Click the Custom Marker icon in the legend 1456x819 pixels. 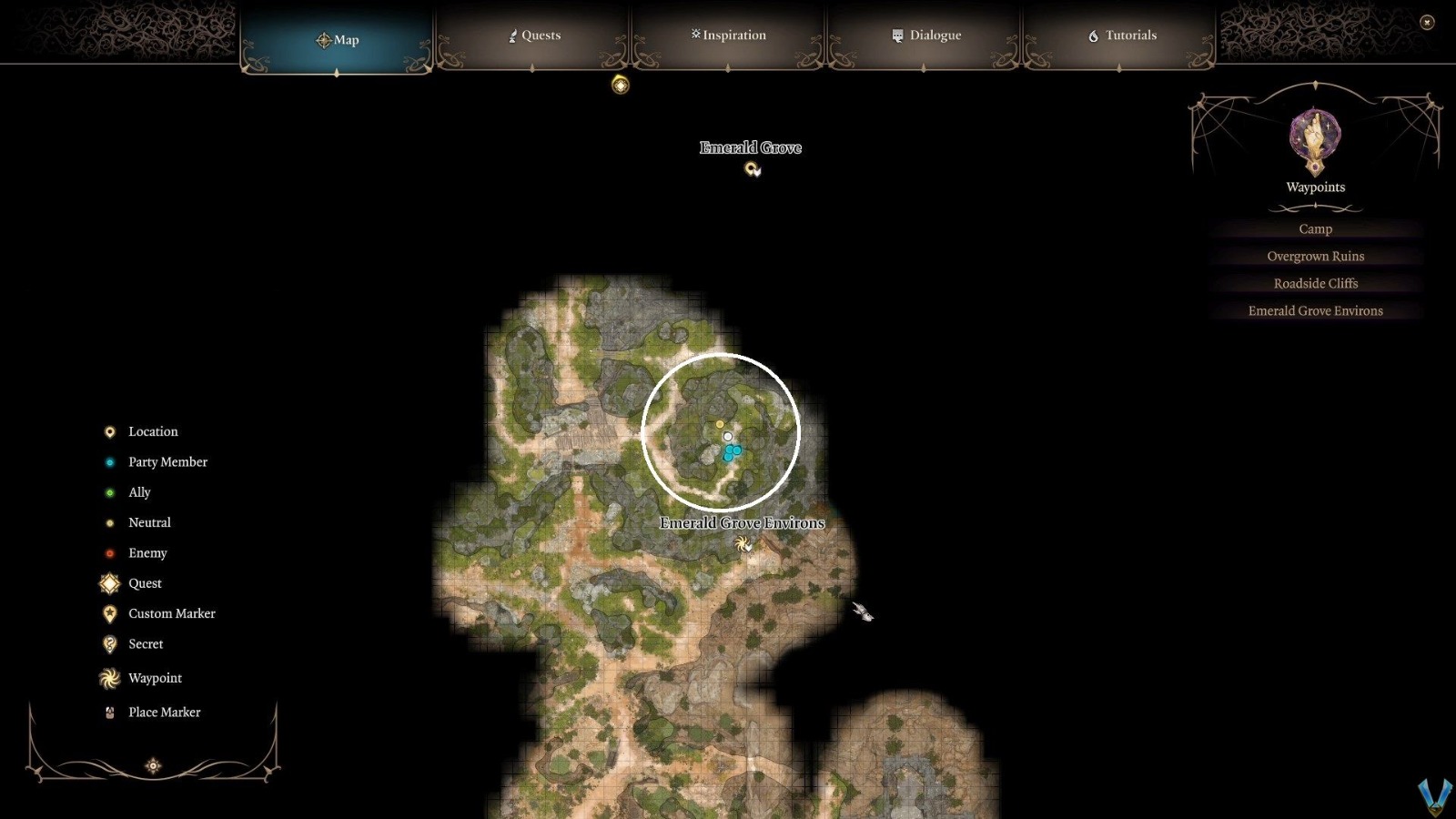109,613
